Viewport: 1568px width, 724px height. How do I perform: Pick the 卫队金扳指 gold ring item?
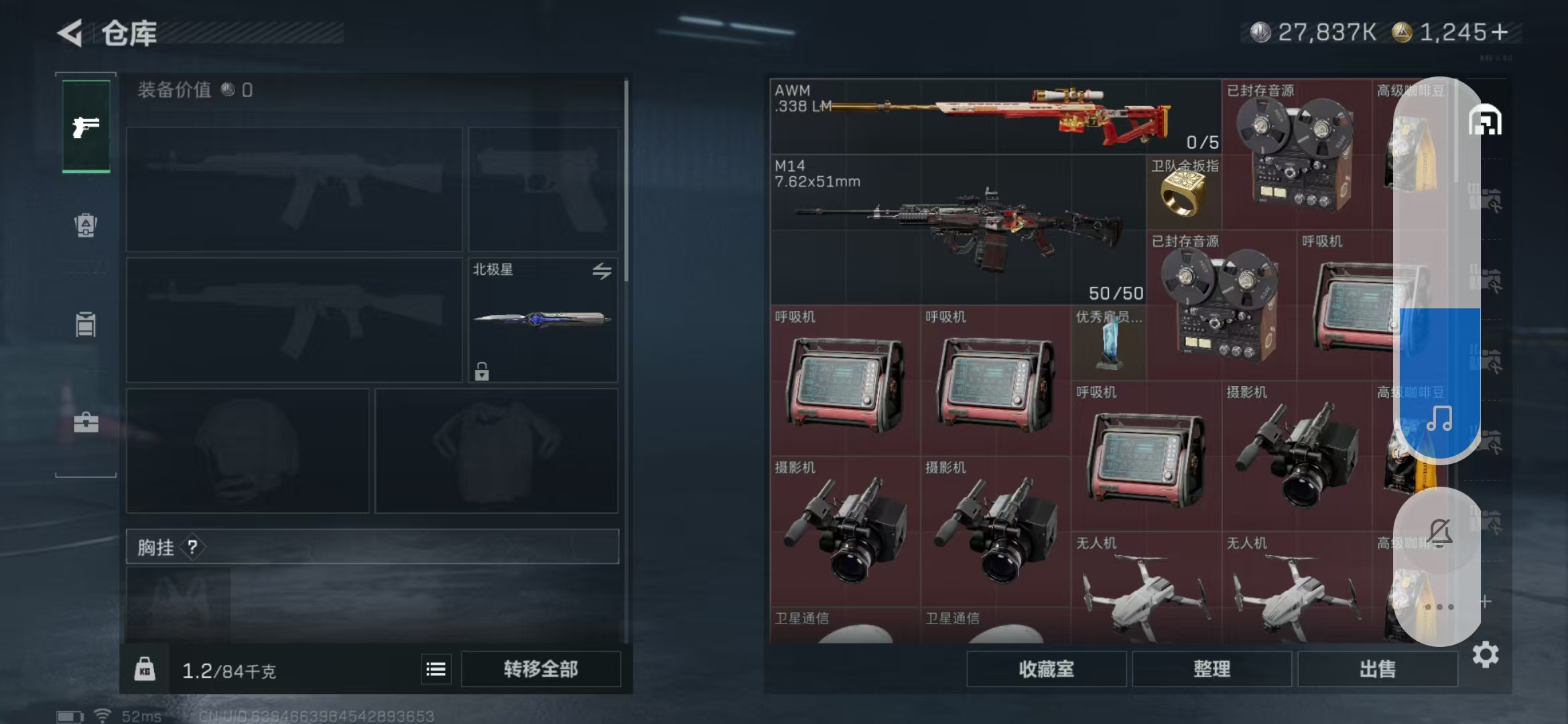(1183, 193)
